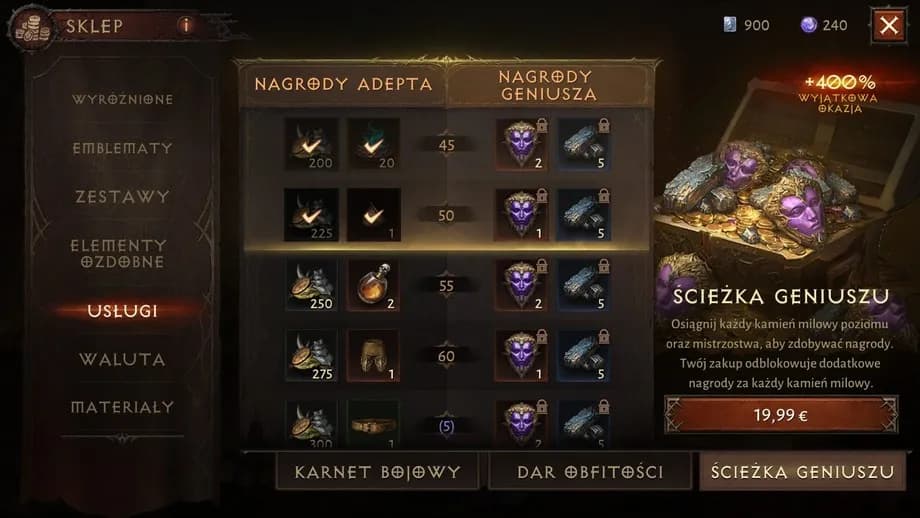Open the Dar Obfitości tab
The height and width of the screenshot is (518, 920).
tap(590, 471)
